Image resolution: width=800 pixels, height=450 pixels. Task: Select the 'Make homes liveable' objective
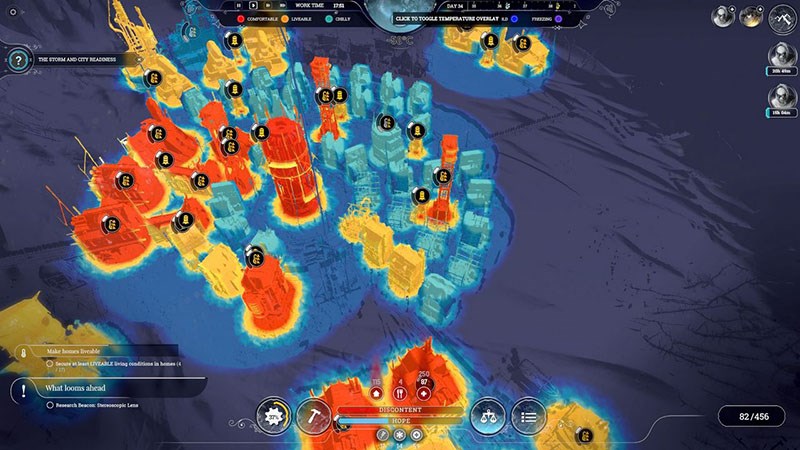(x=75, y=351)
